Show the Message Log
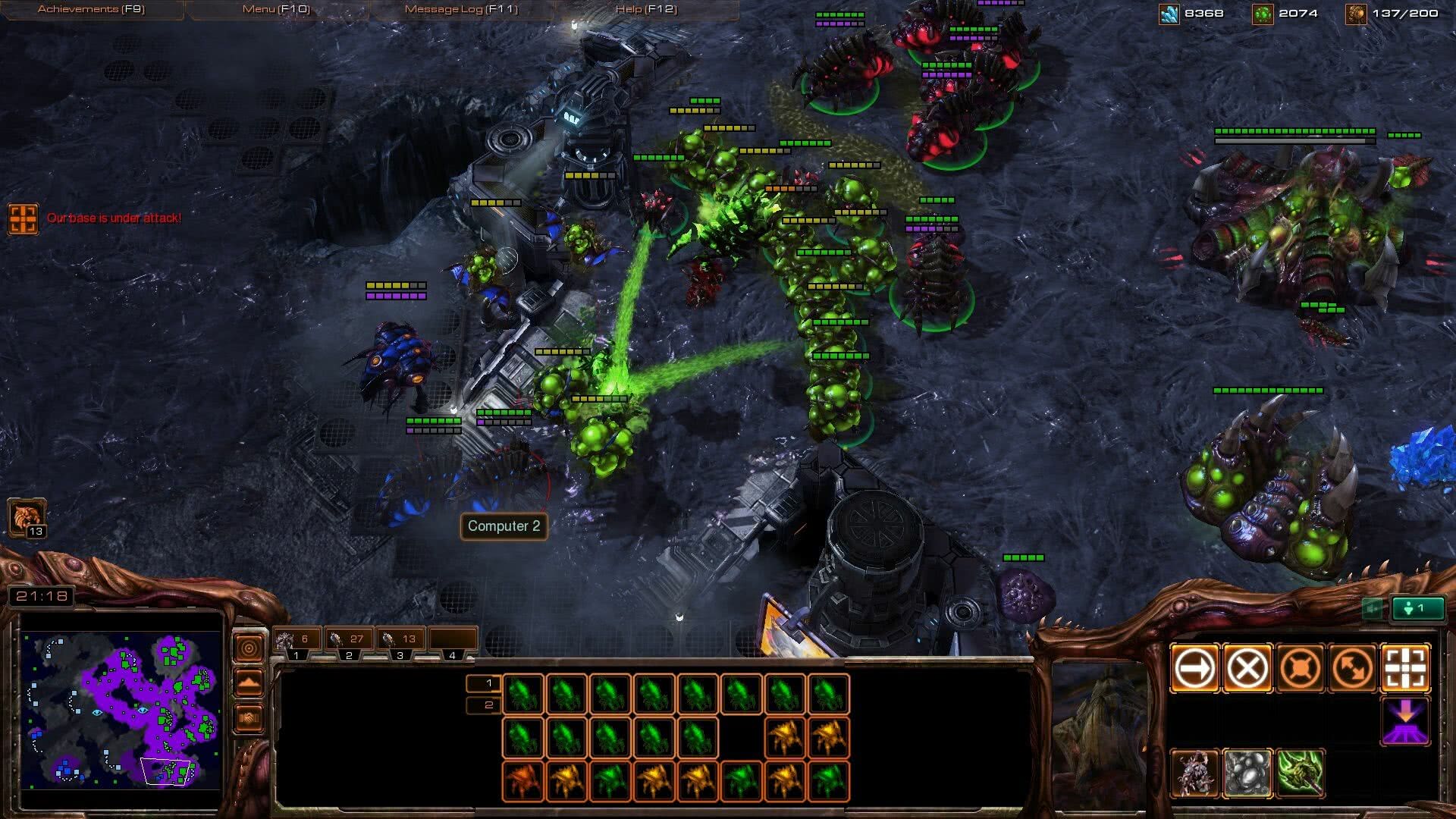1456x819 pixels. [x=461, y=9]
